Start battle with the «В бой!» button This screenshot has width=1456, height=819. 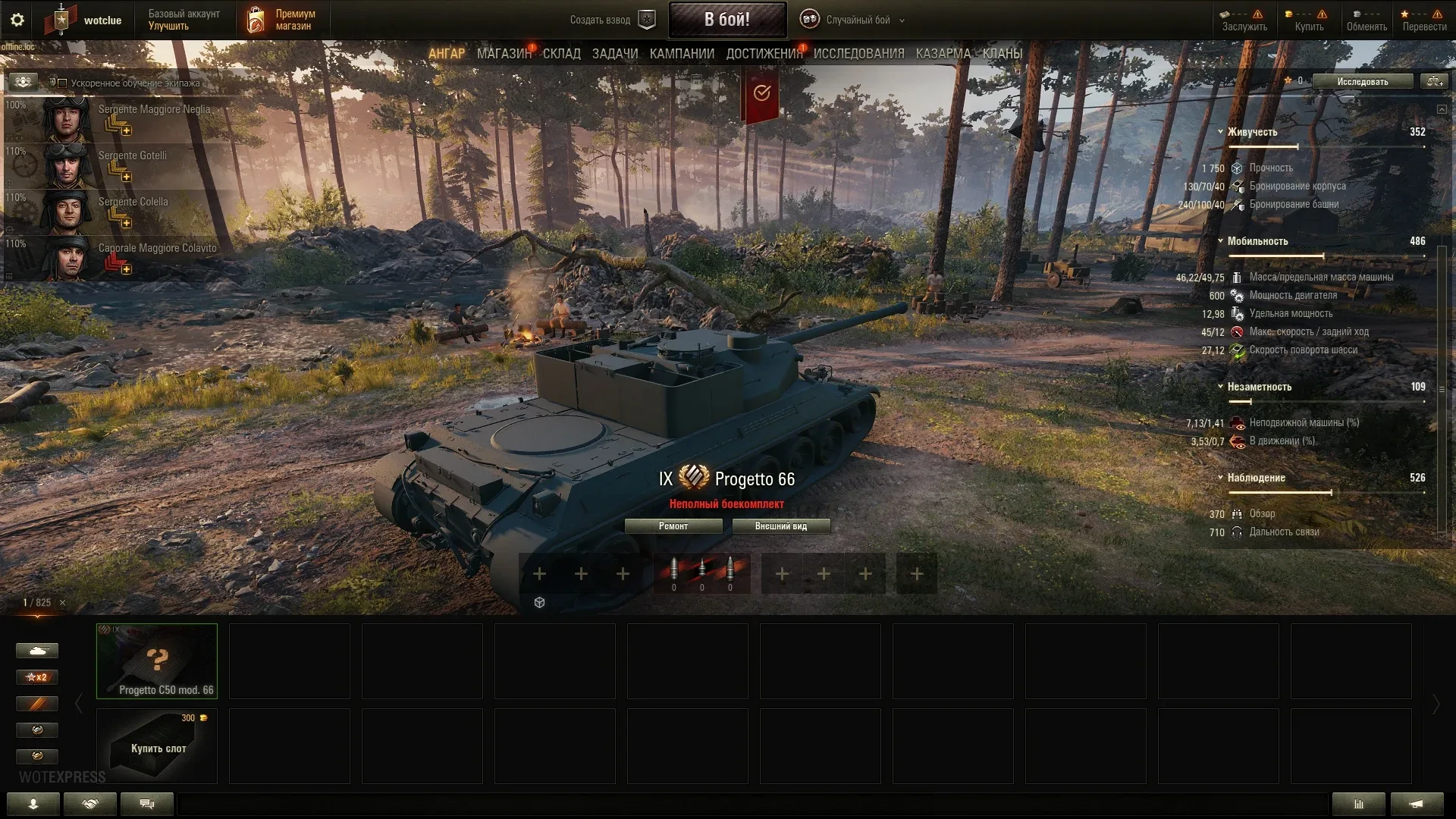pyautogui.click(x=726, y=20)
